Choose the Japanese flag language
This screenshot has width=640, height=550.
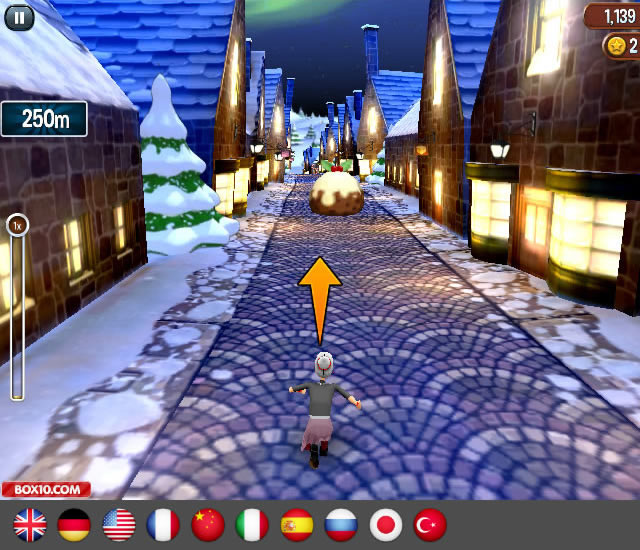pos(386,524)
